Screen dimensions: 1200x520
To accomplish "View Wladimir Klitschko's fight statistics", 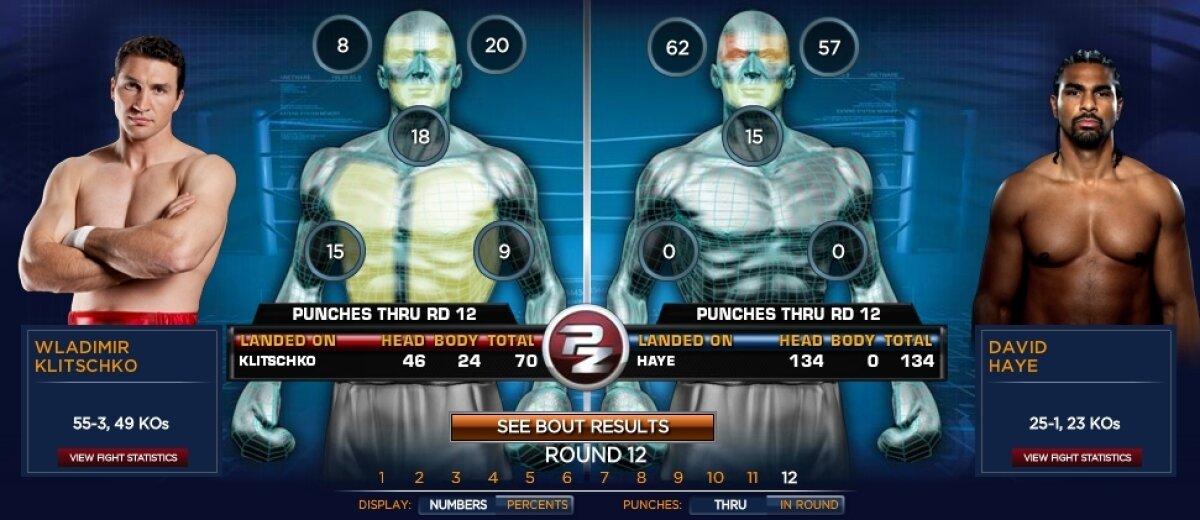I will coord(123,458).
